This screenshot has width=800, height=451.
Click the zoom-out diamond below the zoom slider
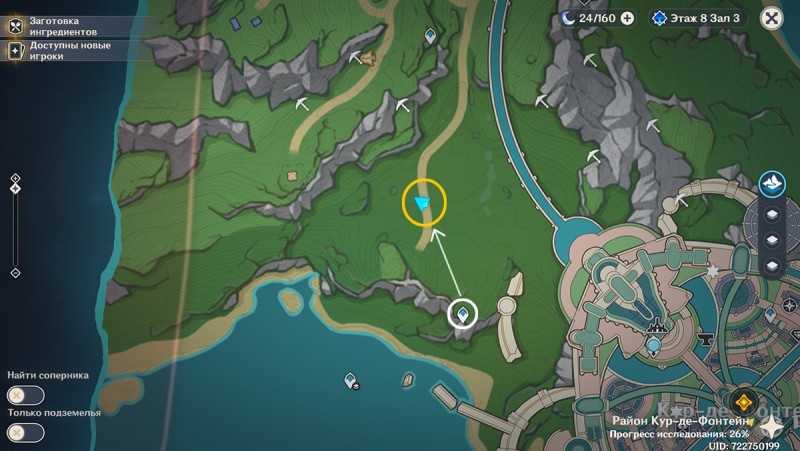click(15, 272)
